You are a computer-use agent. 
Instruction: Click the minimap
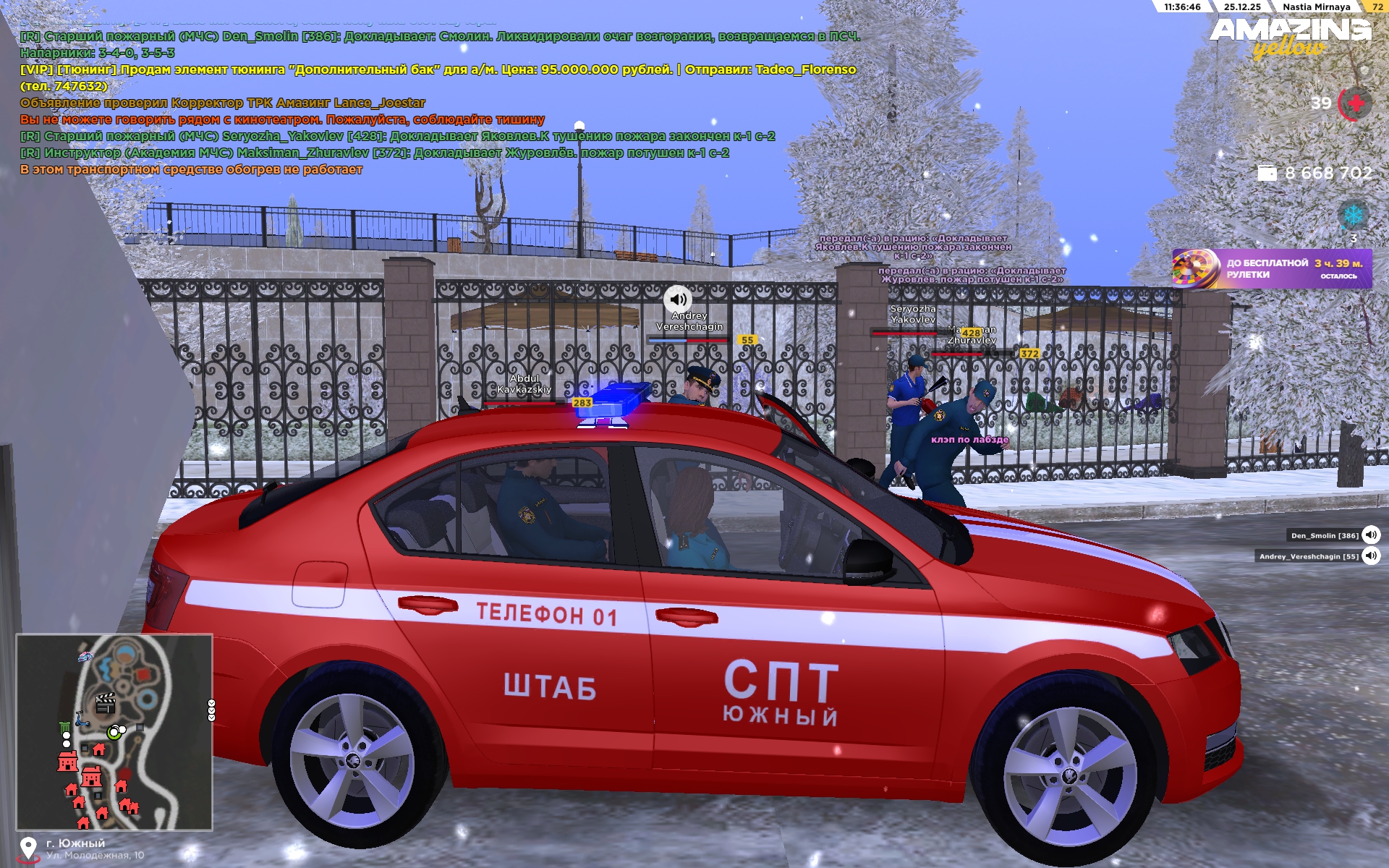(114, 732)
